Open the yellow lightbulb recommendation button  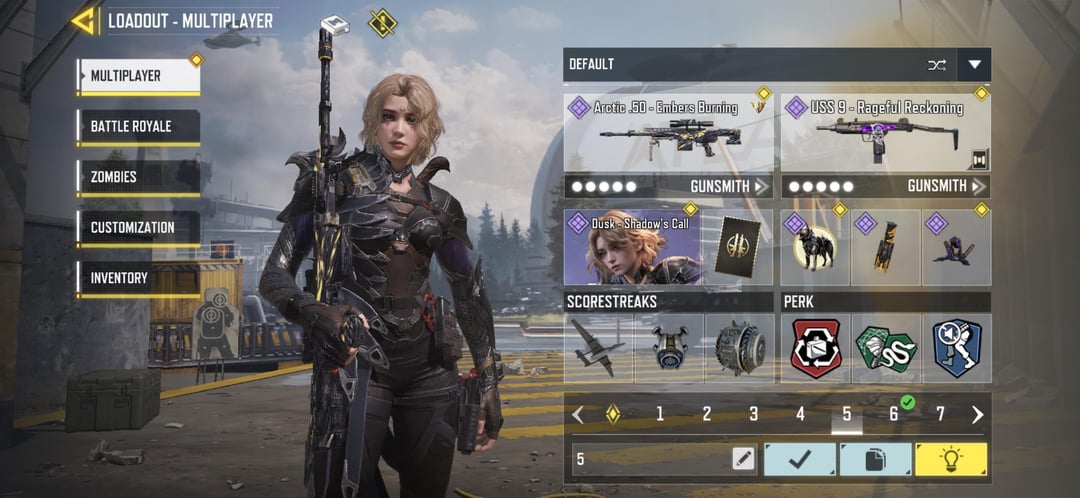[950, 459]
